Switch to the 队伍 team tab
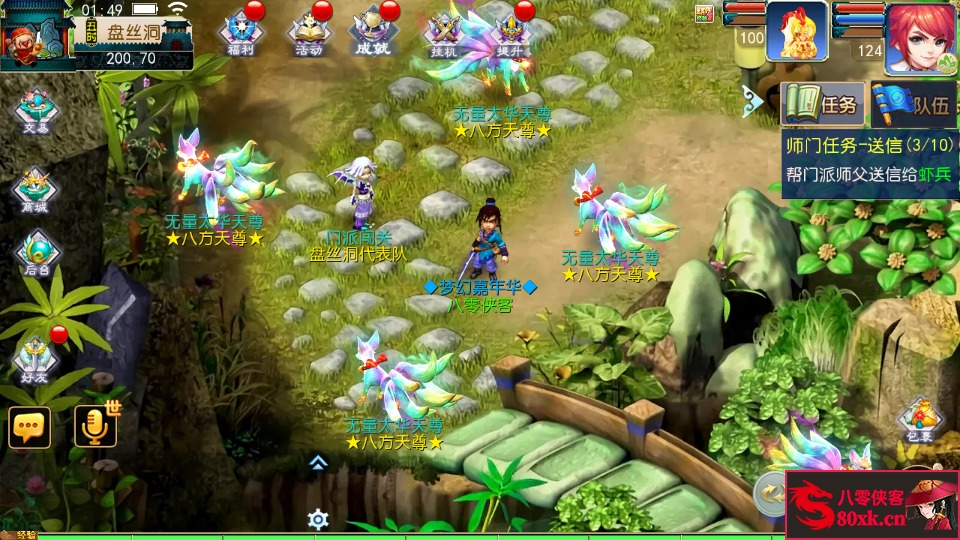Screen dimensions: 960x540 [912, 103]
